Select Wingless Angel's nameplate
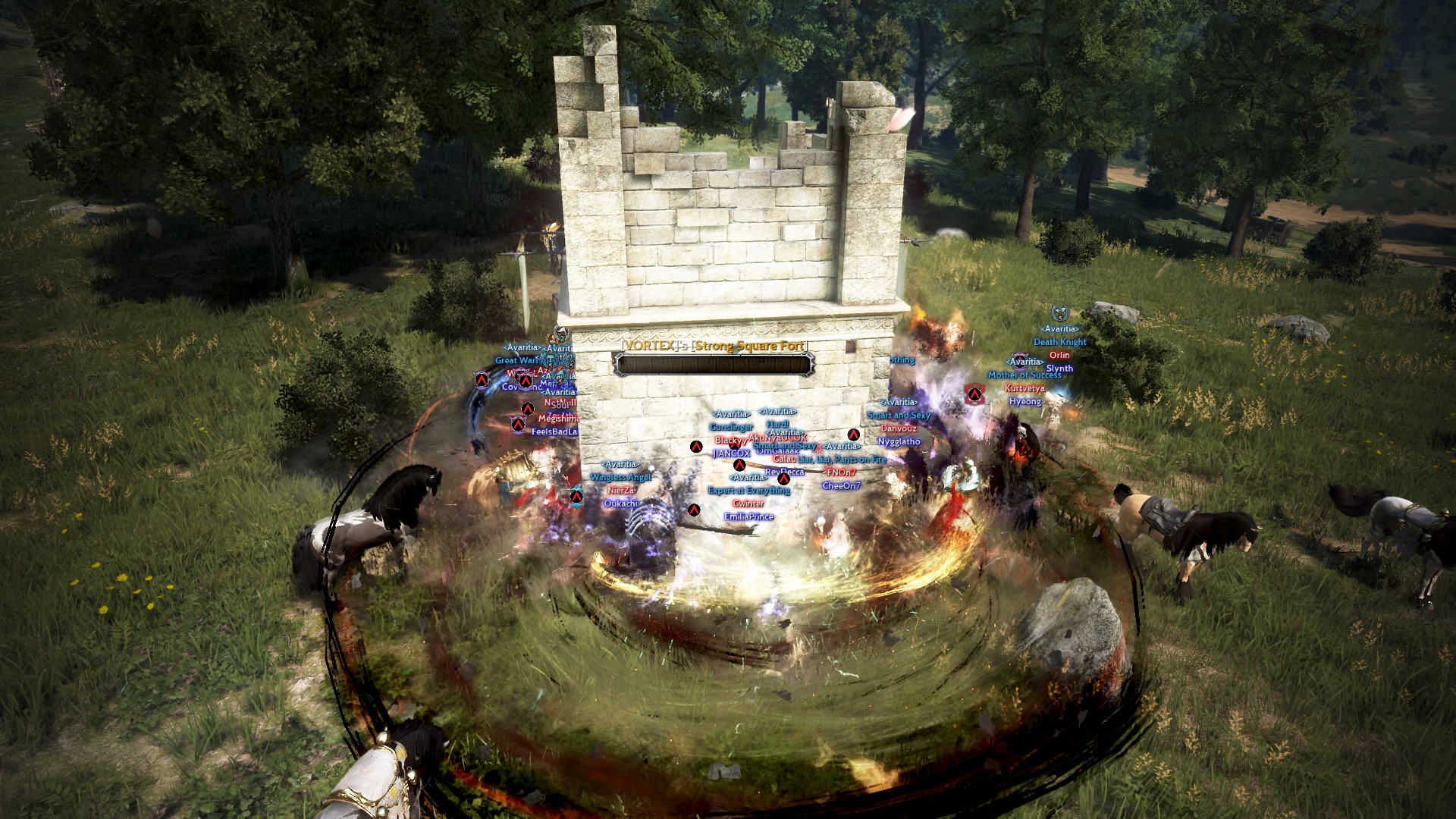The width and height of the screenshot is (1456, 819). (x=621, y=479)
